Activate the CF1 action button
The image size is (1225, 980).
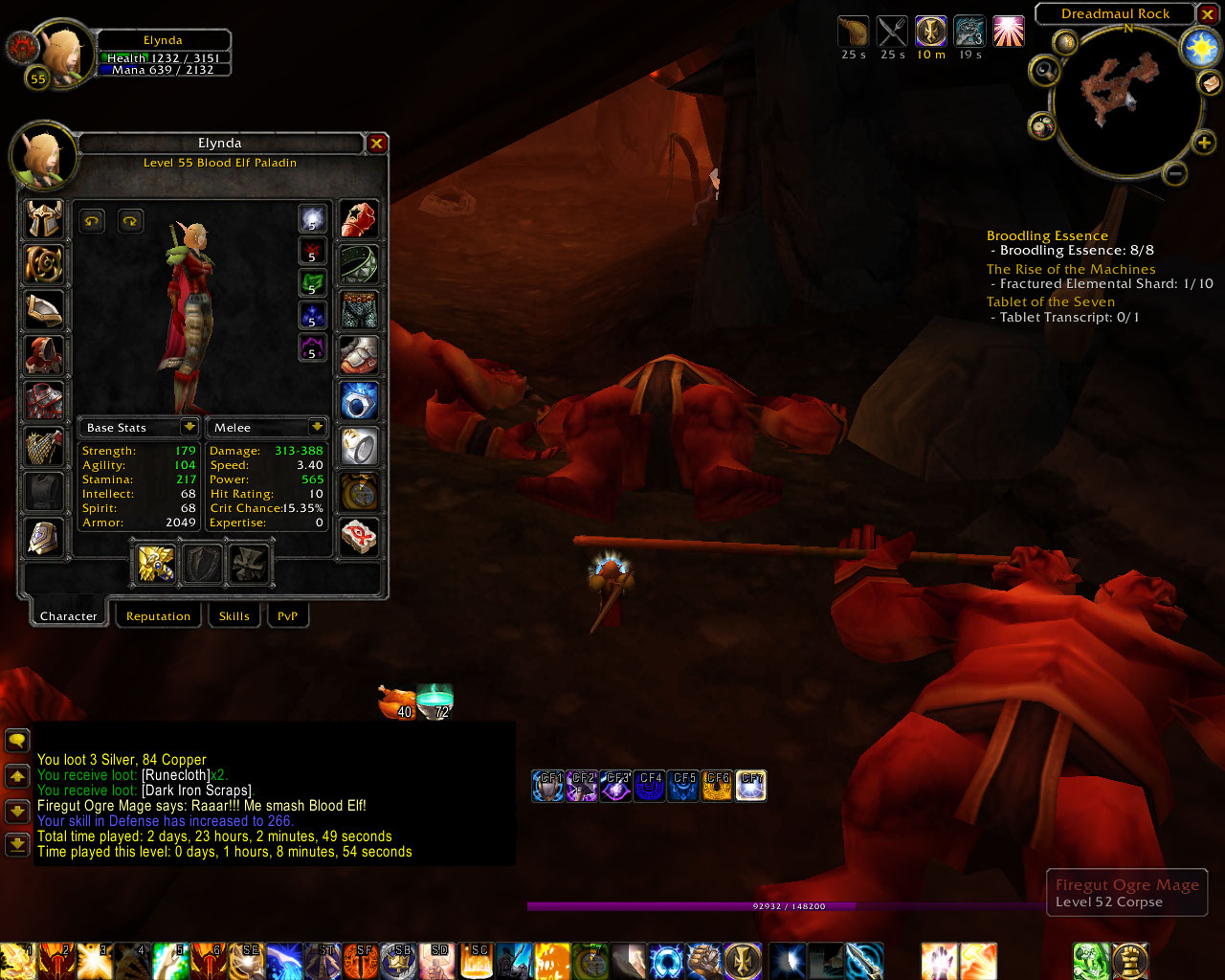pyautogui.click(x=548, y=786)
